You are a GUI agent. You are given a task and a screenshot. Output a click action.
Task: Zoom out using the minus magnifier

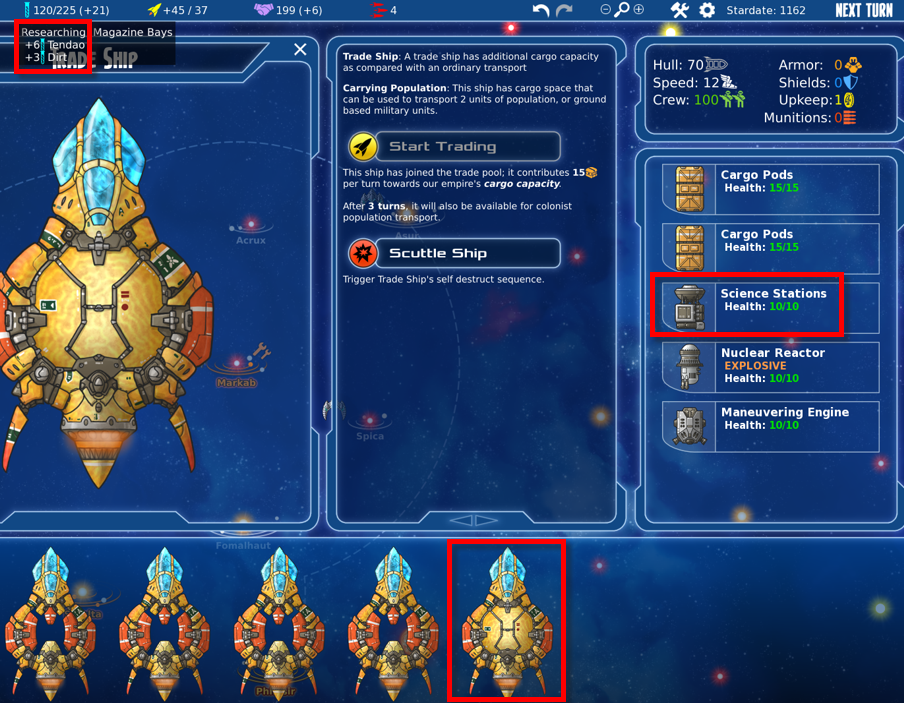(x=606, y=10)
